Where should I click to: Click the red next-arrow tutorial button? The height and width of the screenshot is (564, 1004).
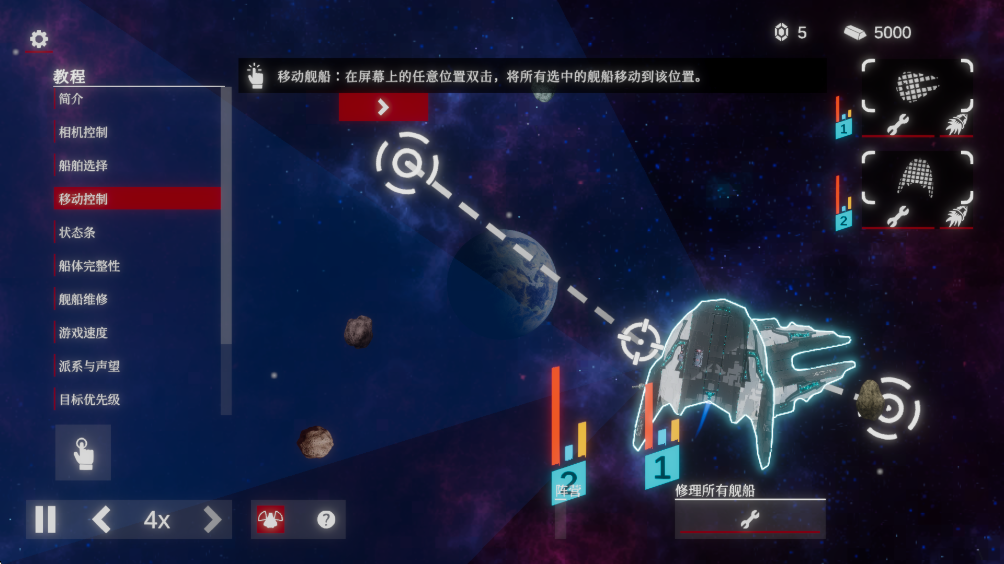(383, 107)
